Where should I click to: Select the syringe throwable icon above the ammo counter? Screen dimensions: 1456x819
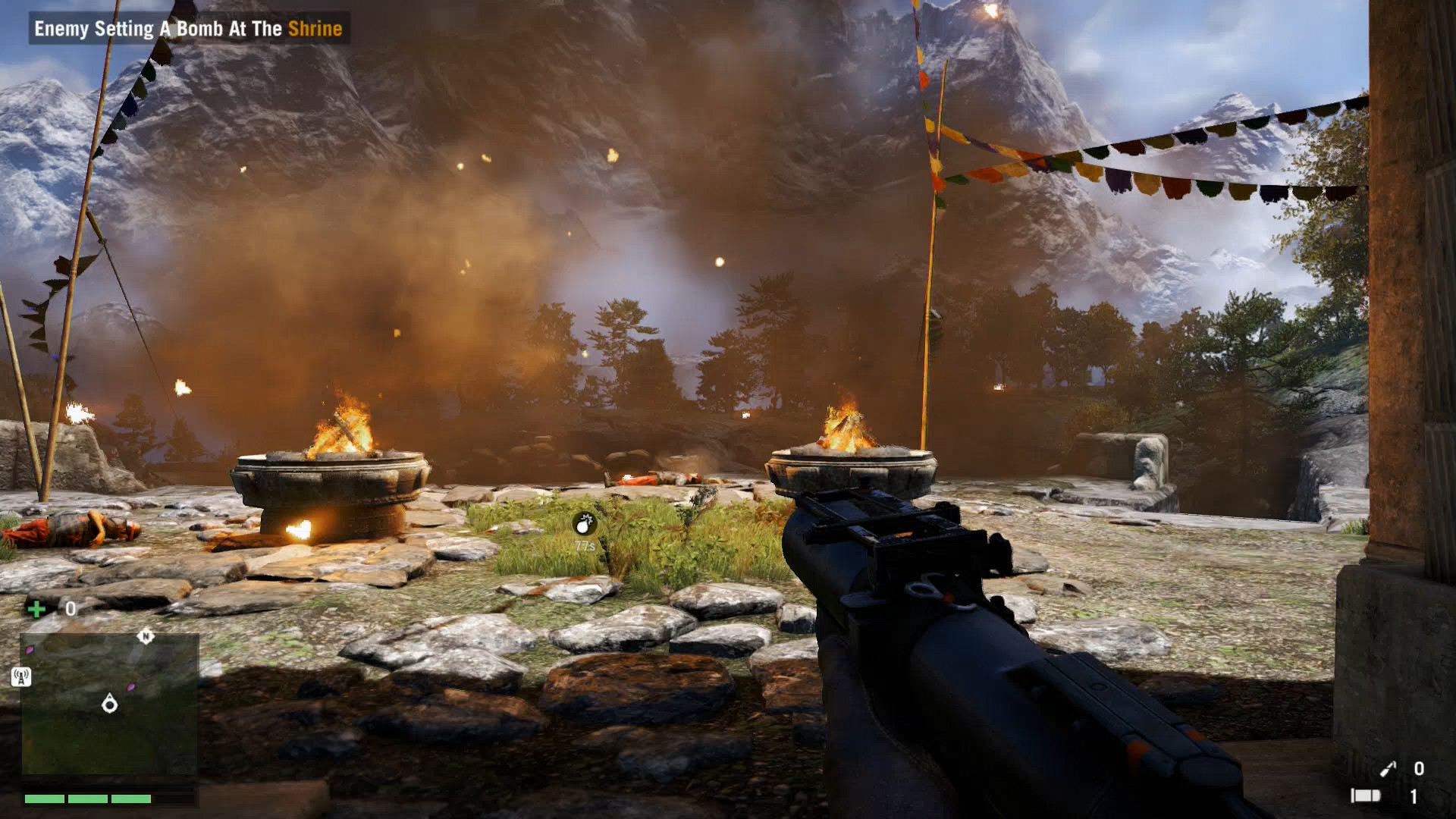pos(1389,767)
